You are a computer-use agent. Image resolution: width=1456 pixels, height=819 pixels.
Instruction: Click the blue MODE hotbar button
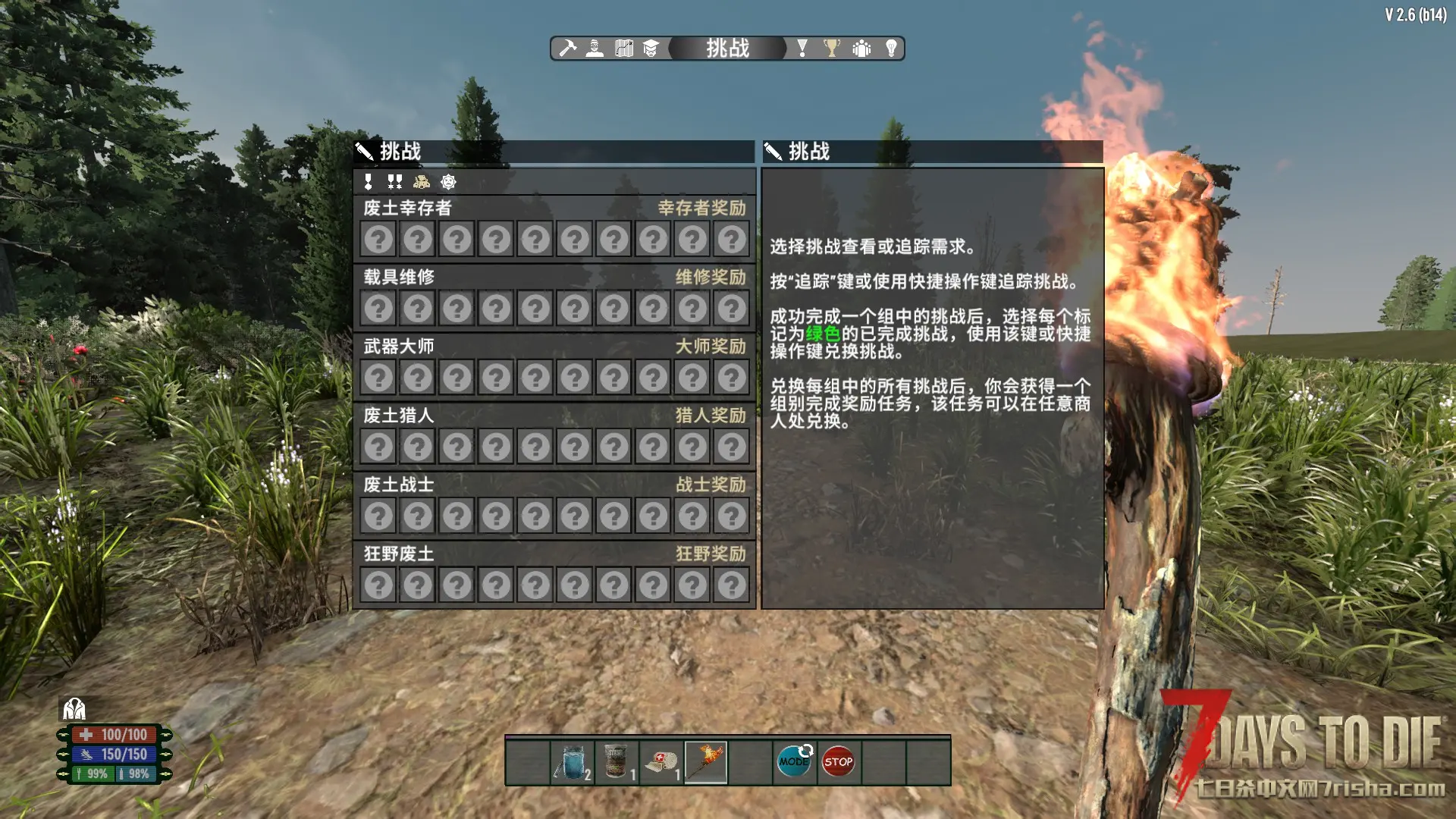(x=794, y=761)
